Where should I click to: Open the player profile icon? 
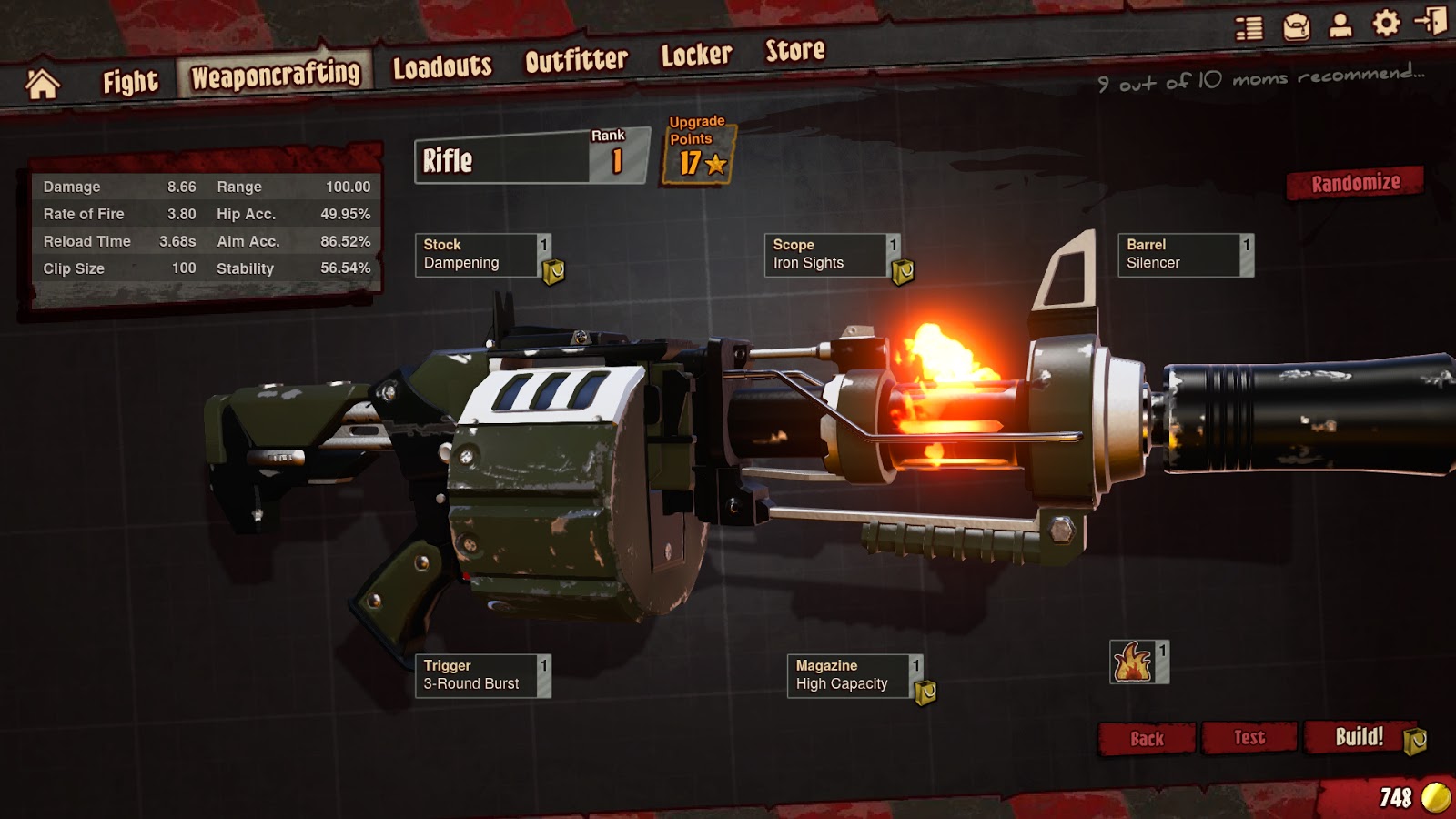click(x=1340, y=27)
